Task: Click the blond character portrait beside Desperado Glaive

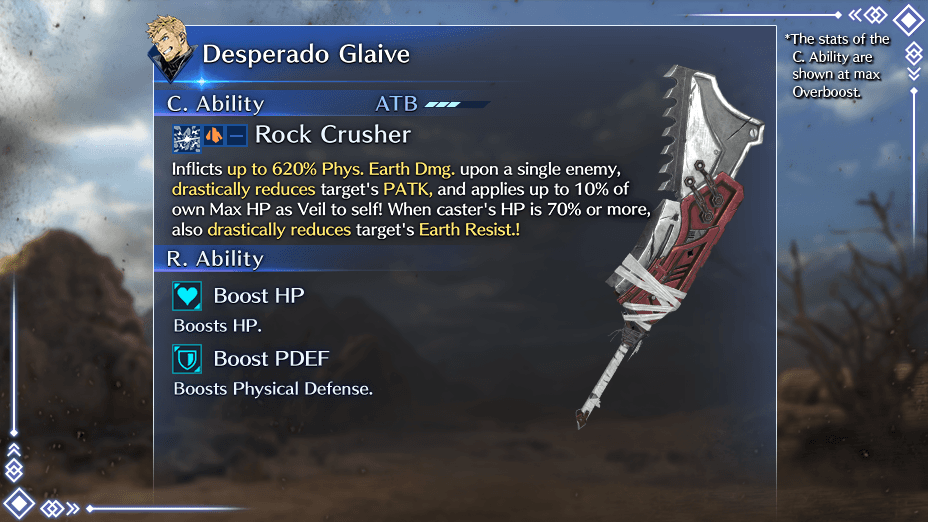Action: point(170,45)
